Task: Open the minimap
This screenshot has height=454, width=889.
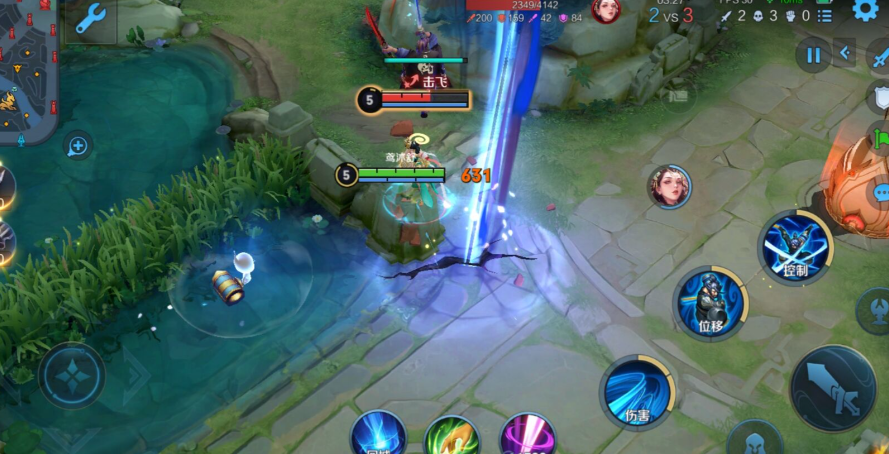Action: tap(27, 70)
